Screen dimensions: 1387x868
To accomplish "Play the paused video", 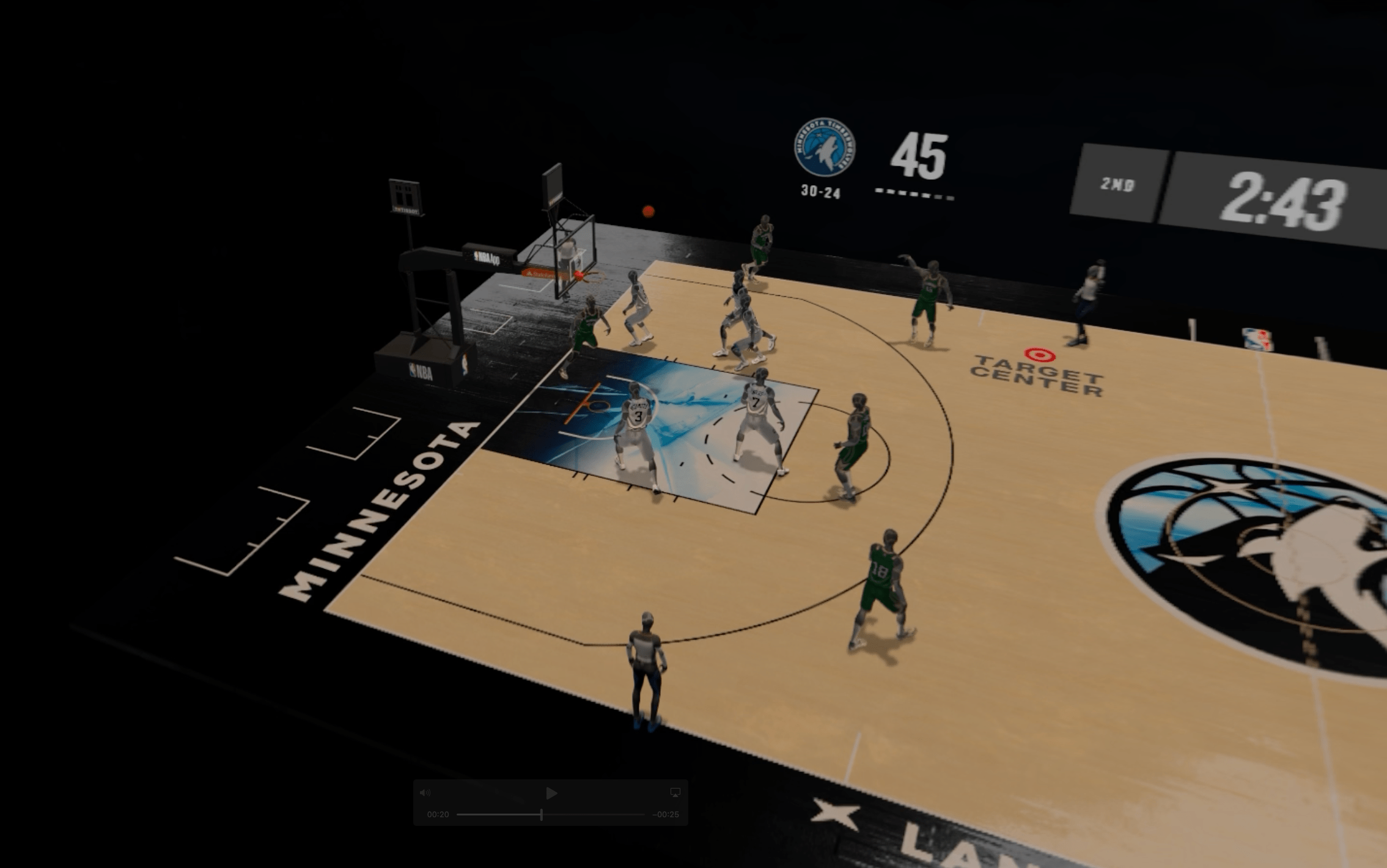I will point(551,793).
